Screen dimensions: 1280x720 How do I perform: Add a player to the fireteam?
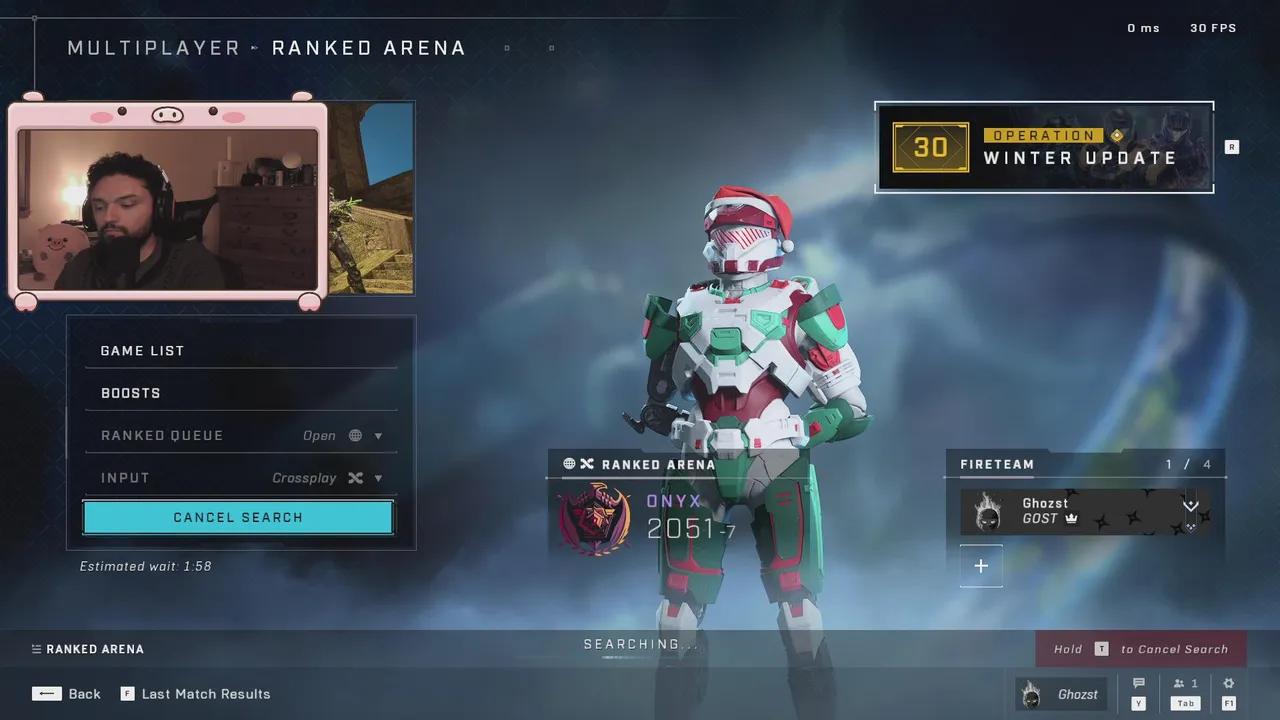pos(981,566)
